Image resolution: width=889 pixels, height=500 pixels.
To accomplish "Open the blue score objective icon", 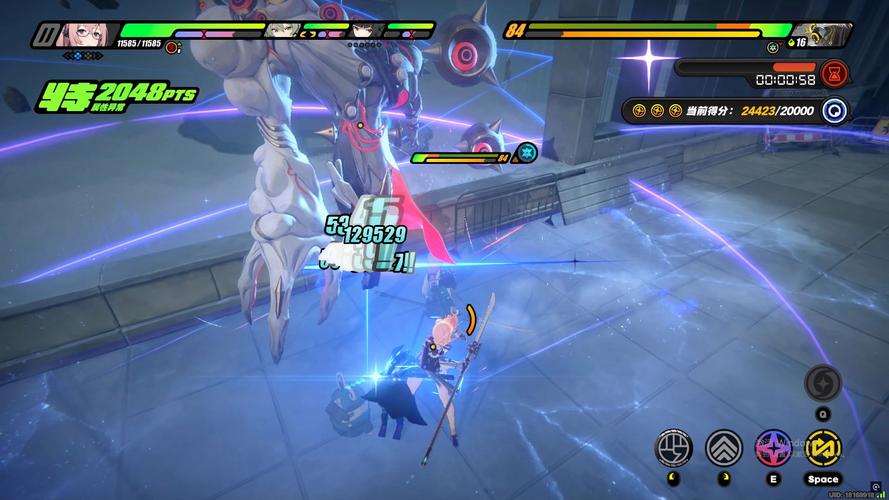I will pyautogui.click(x=832, y=111).
